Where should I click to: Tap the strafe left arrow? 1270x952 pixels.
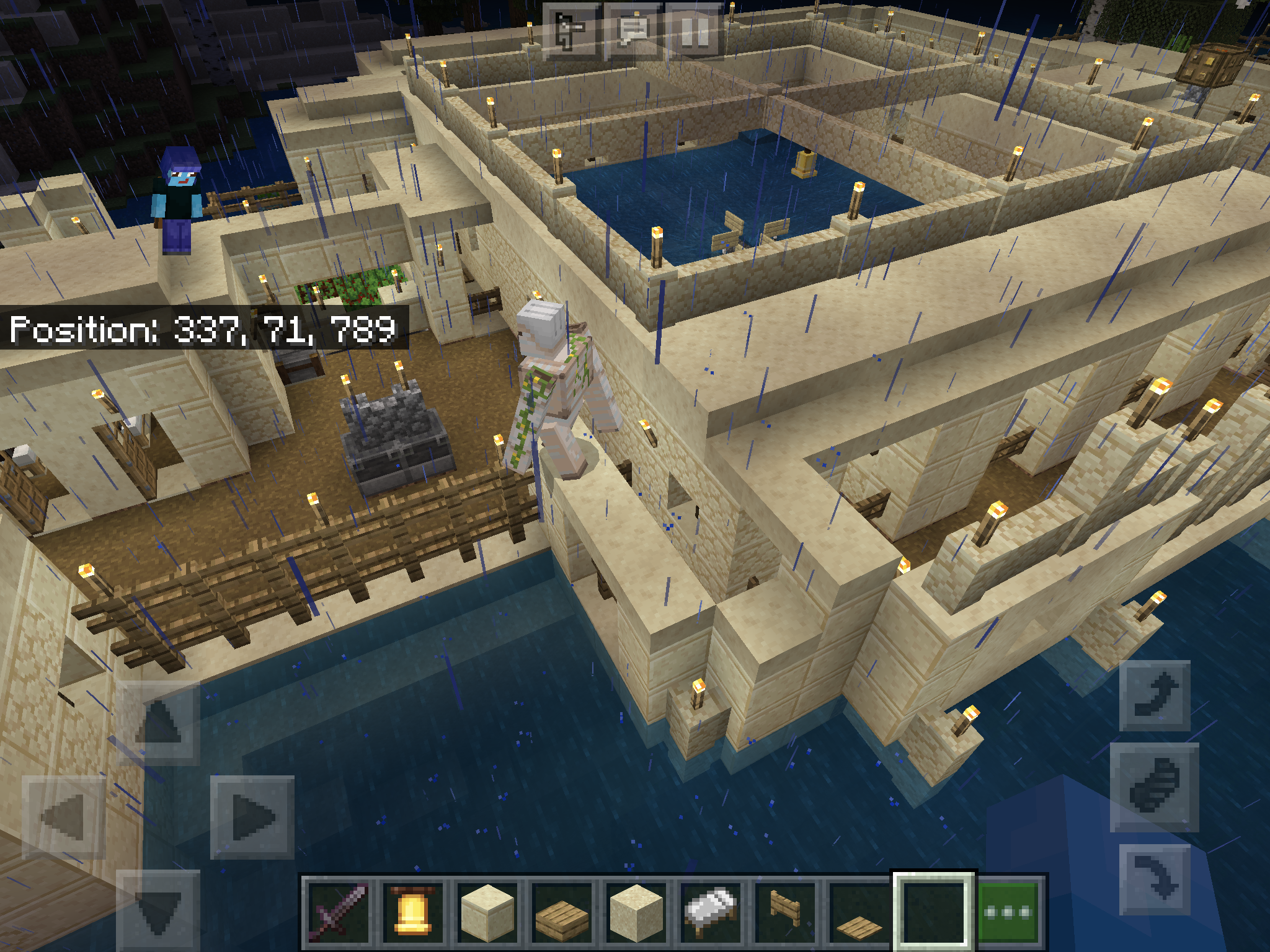64,817
